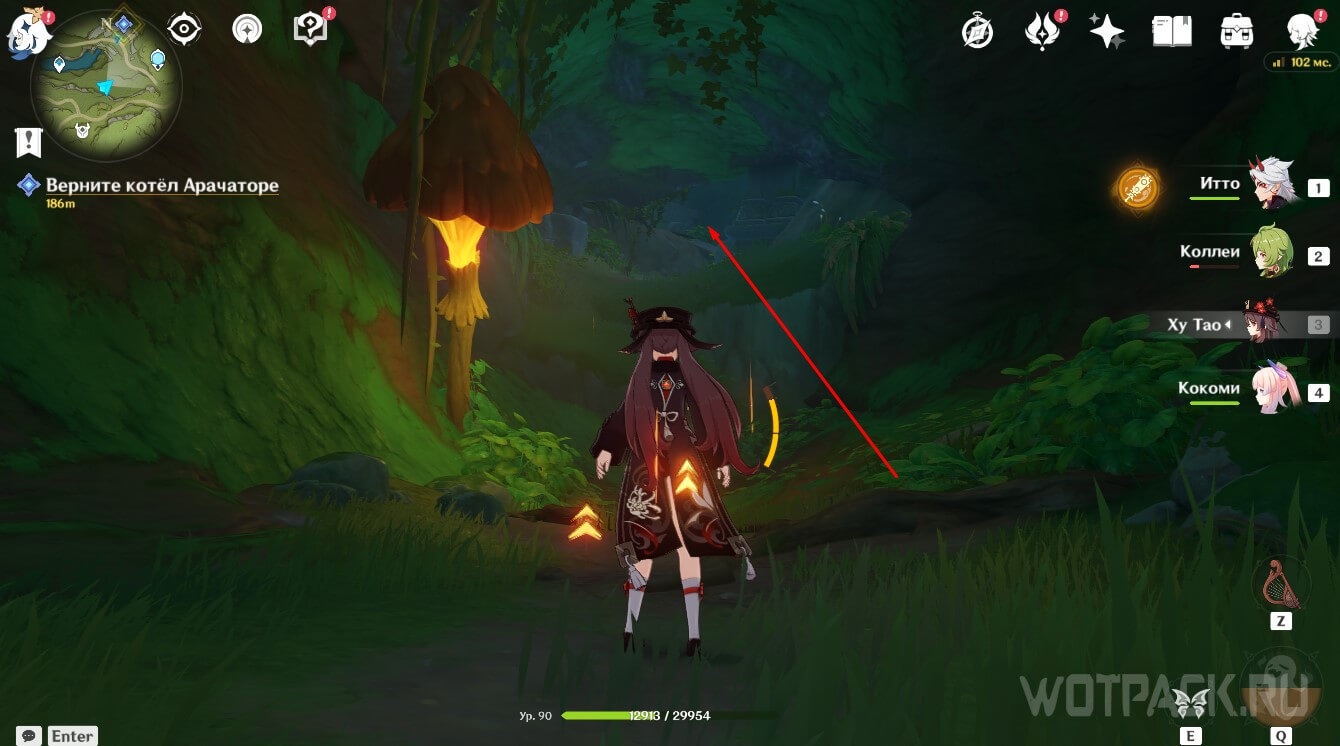Use the orange gadget icon beside Итто
1340x746 pixels.
pyautogui.click(x=1138, y=188)
